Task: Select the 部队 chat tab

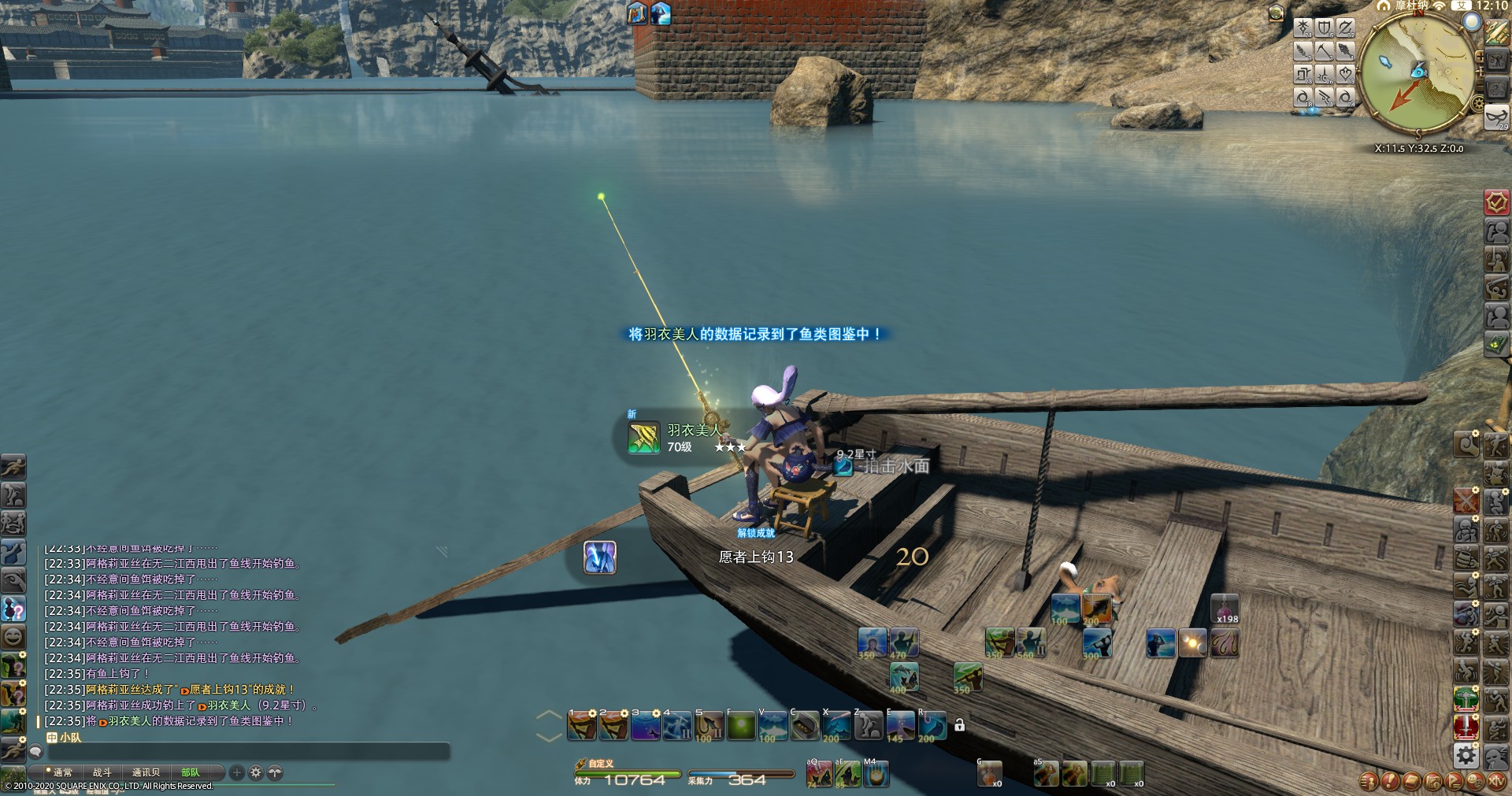Action: click(x=191, y=772)
